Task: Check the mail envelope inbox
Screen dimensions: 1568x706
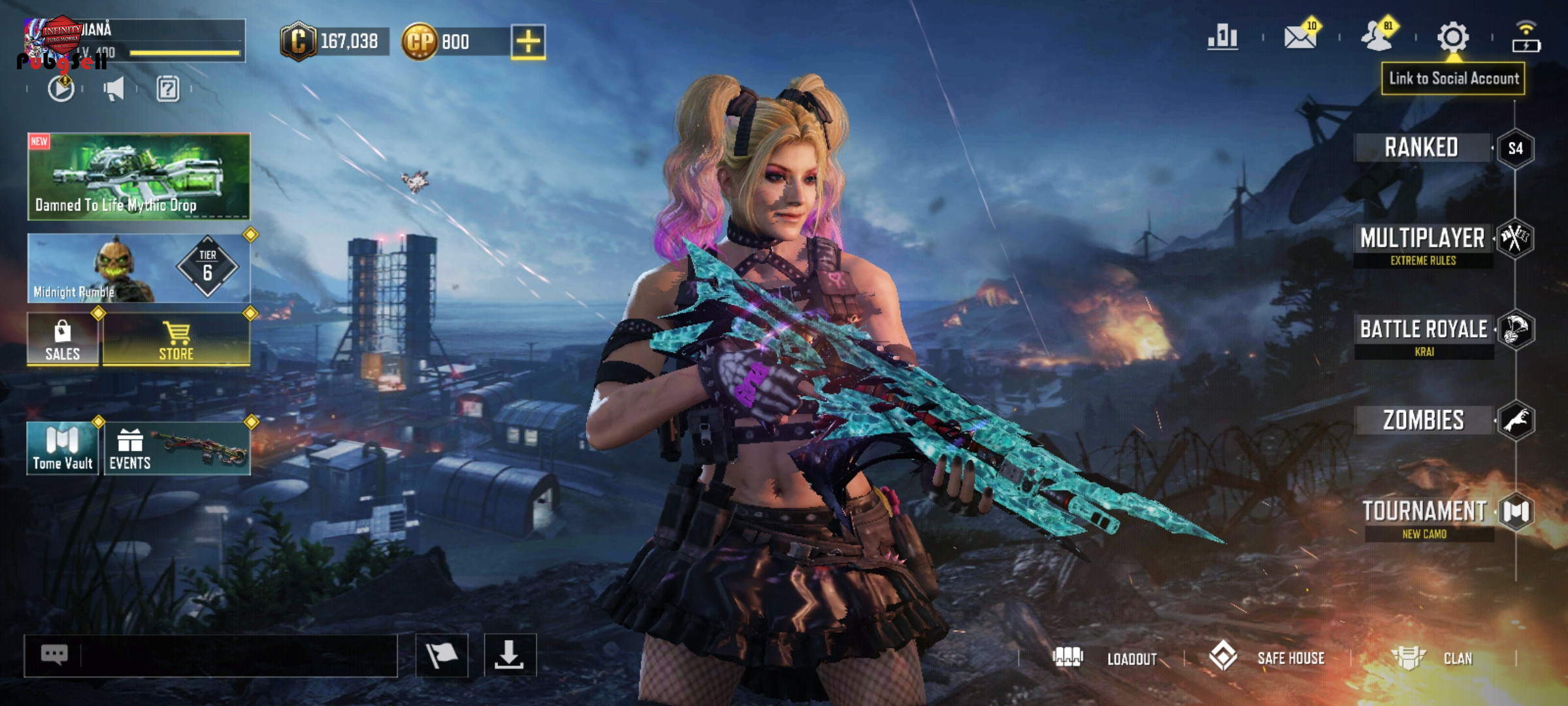Action: (1300, 37)
